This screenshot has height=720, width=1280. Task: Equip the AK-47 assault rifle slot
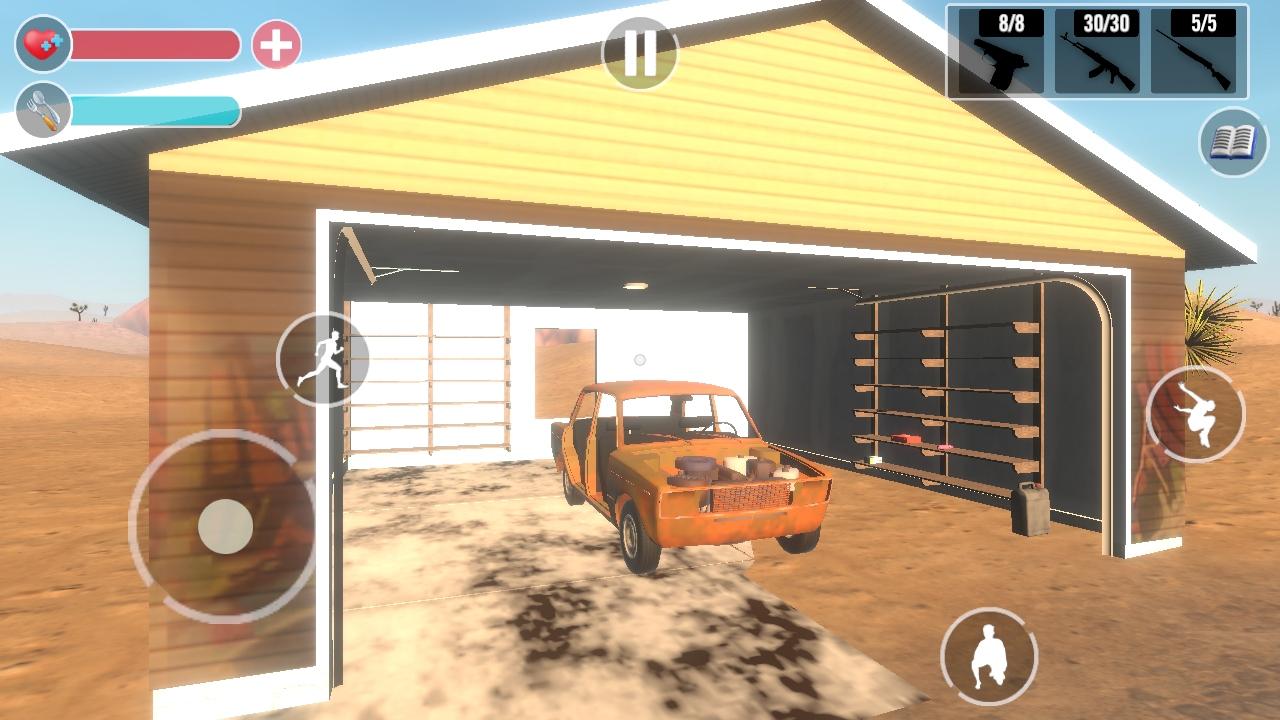point(1097,52)
